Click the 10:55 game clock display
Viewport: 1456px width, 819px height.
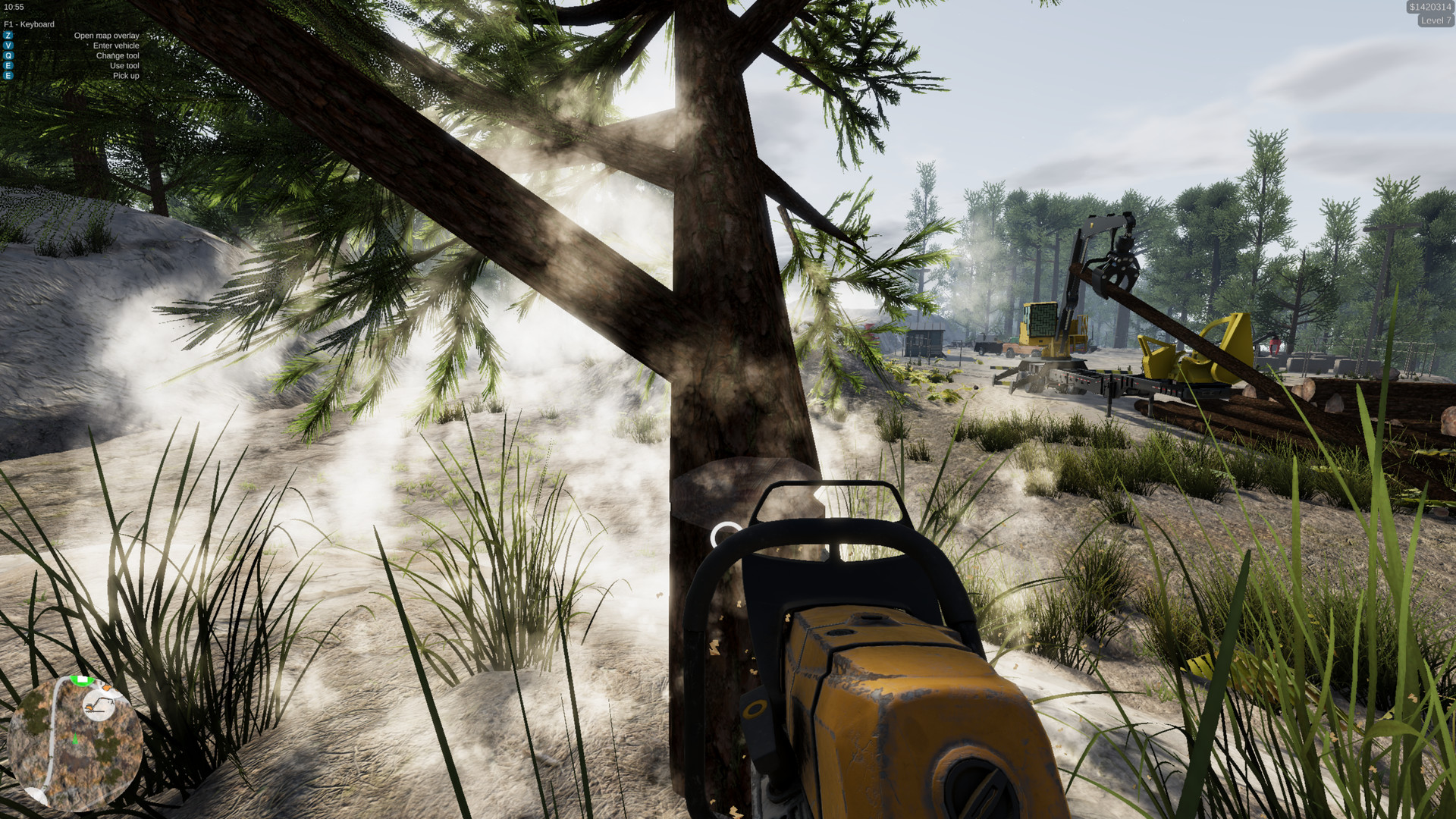pos(14,8)
